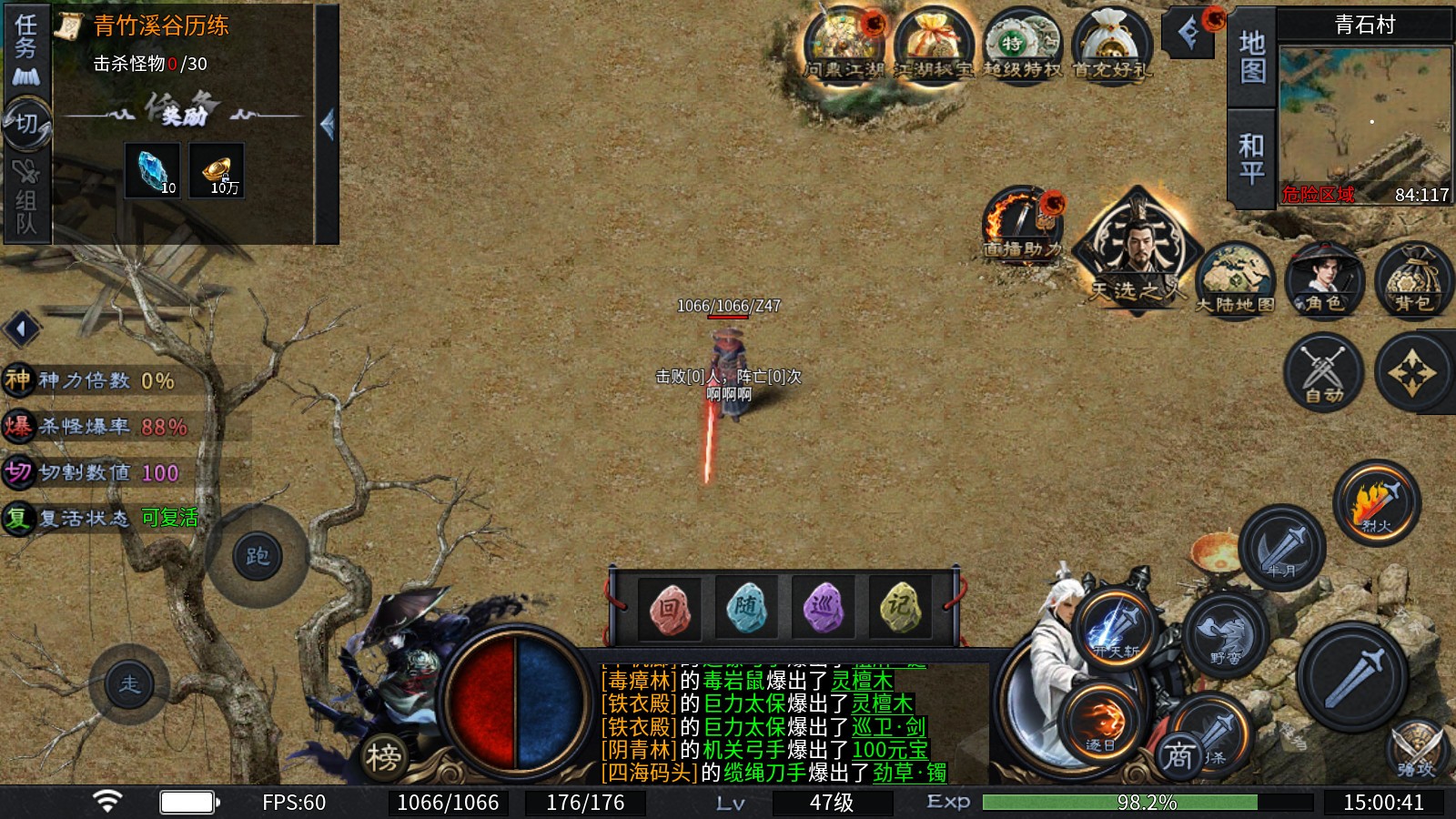
Task: Open the 问鼎江湖 event icon
Action: [x=844, y=44]
